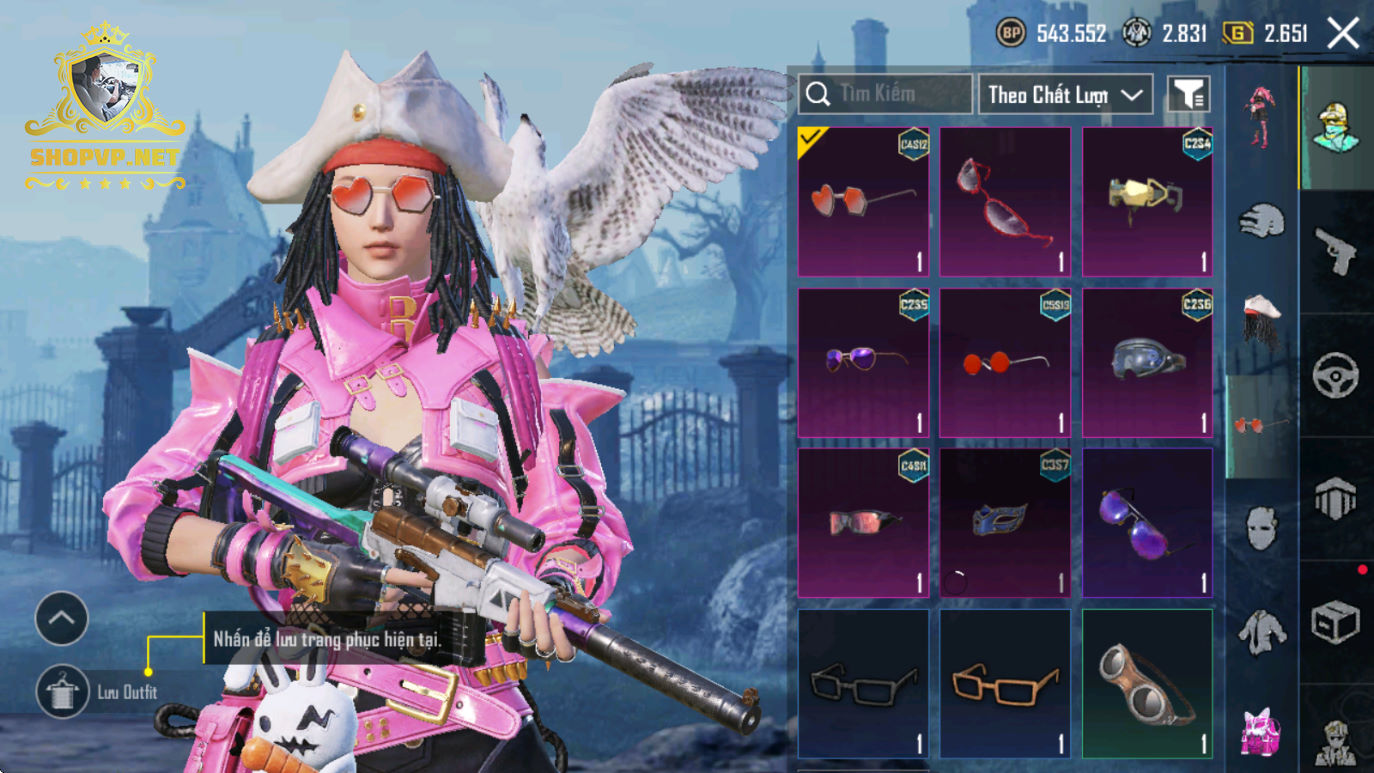Viewport: 1374px width, 773px height.
Task: Select the round red lens glasses
Action: tap(1005, 362)
